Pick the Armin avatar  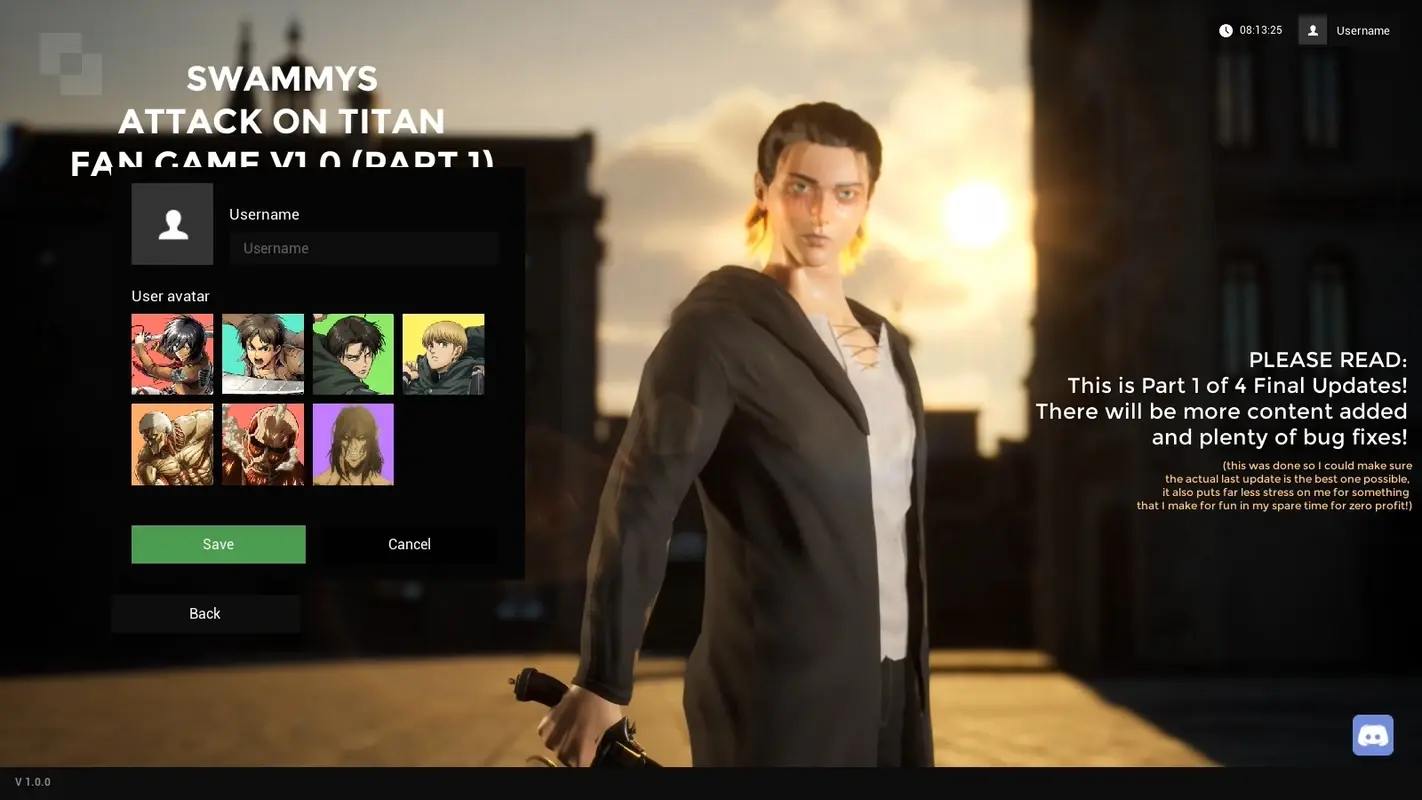443,353
